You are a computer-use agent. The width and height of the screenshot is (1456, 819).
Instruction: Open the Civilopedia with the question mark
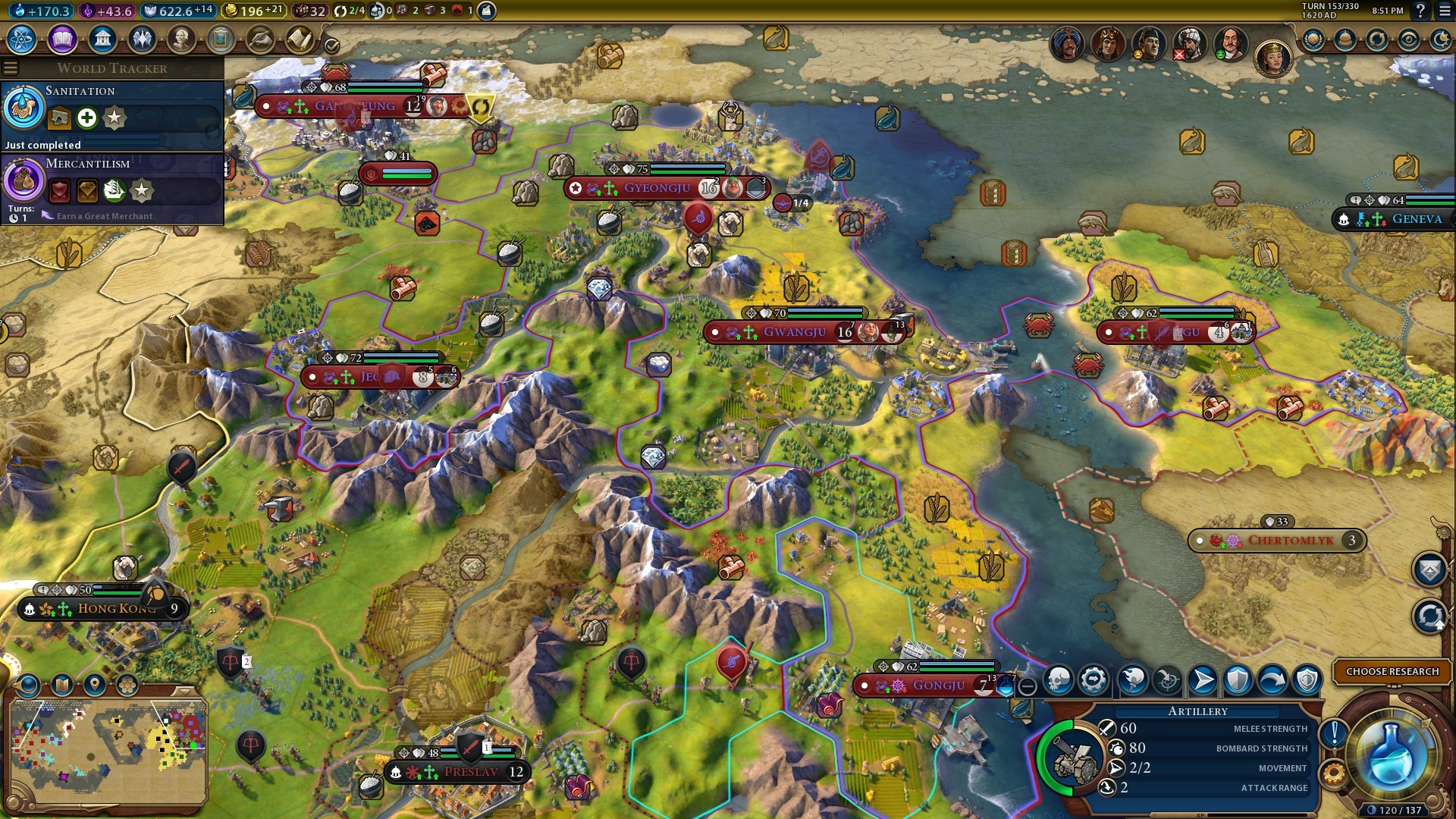point(1422,11)
